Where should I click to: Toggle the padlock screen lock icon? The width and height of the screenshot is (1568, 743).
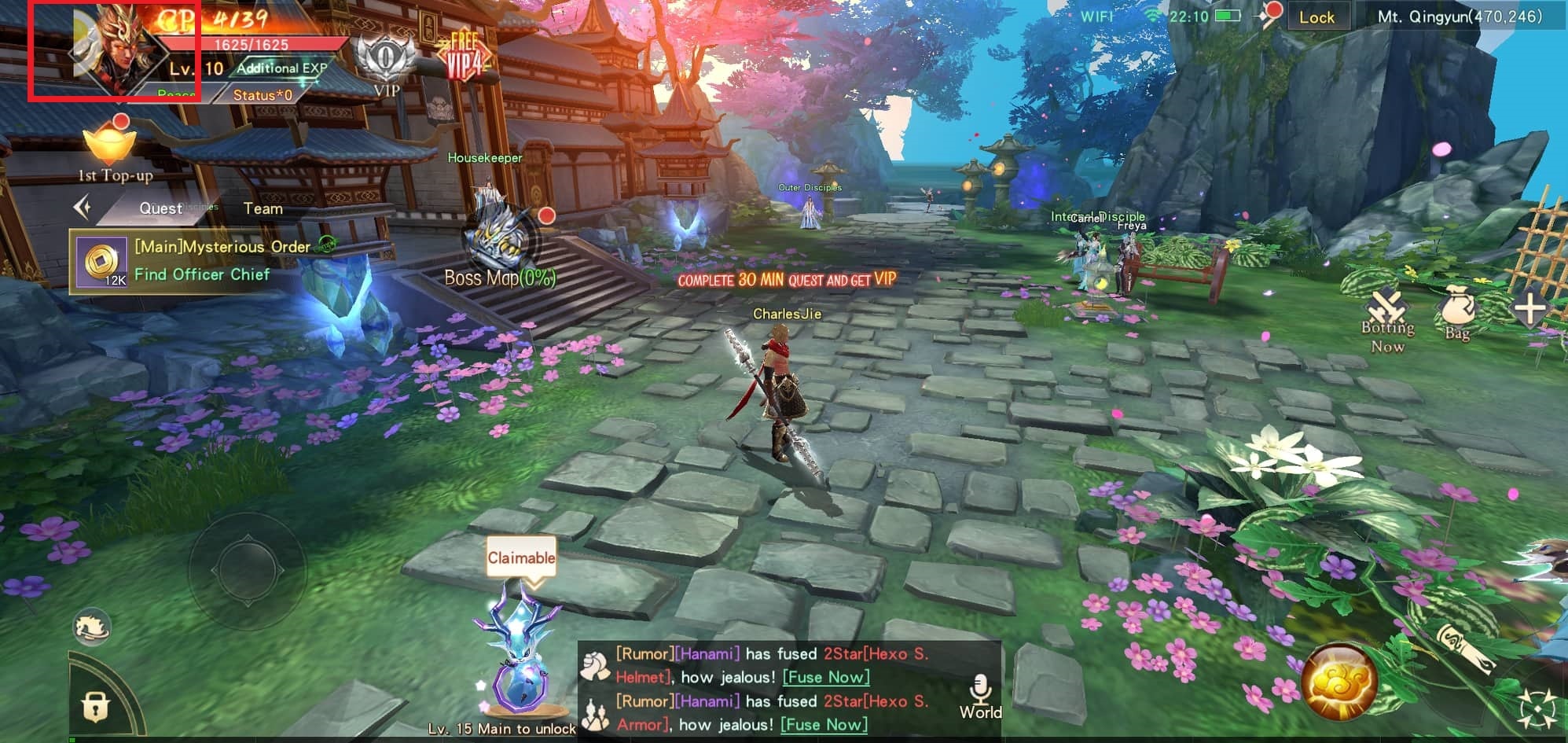point(96,706)
